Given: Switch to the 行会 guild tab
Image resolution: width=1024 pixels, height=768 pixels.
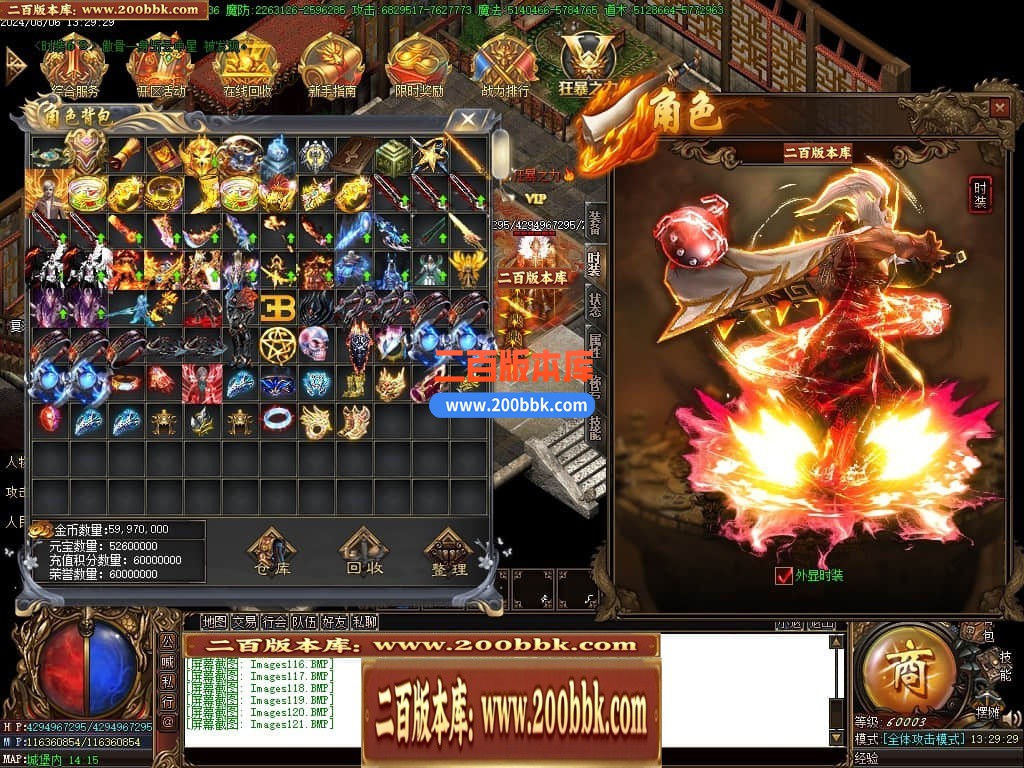Looking at the screenshot, I should [275, 622].
